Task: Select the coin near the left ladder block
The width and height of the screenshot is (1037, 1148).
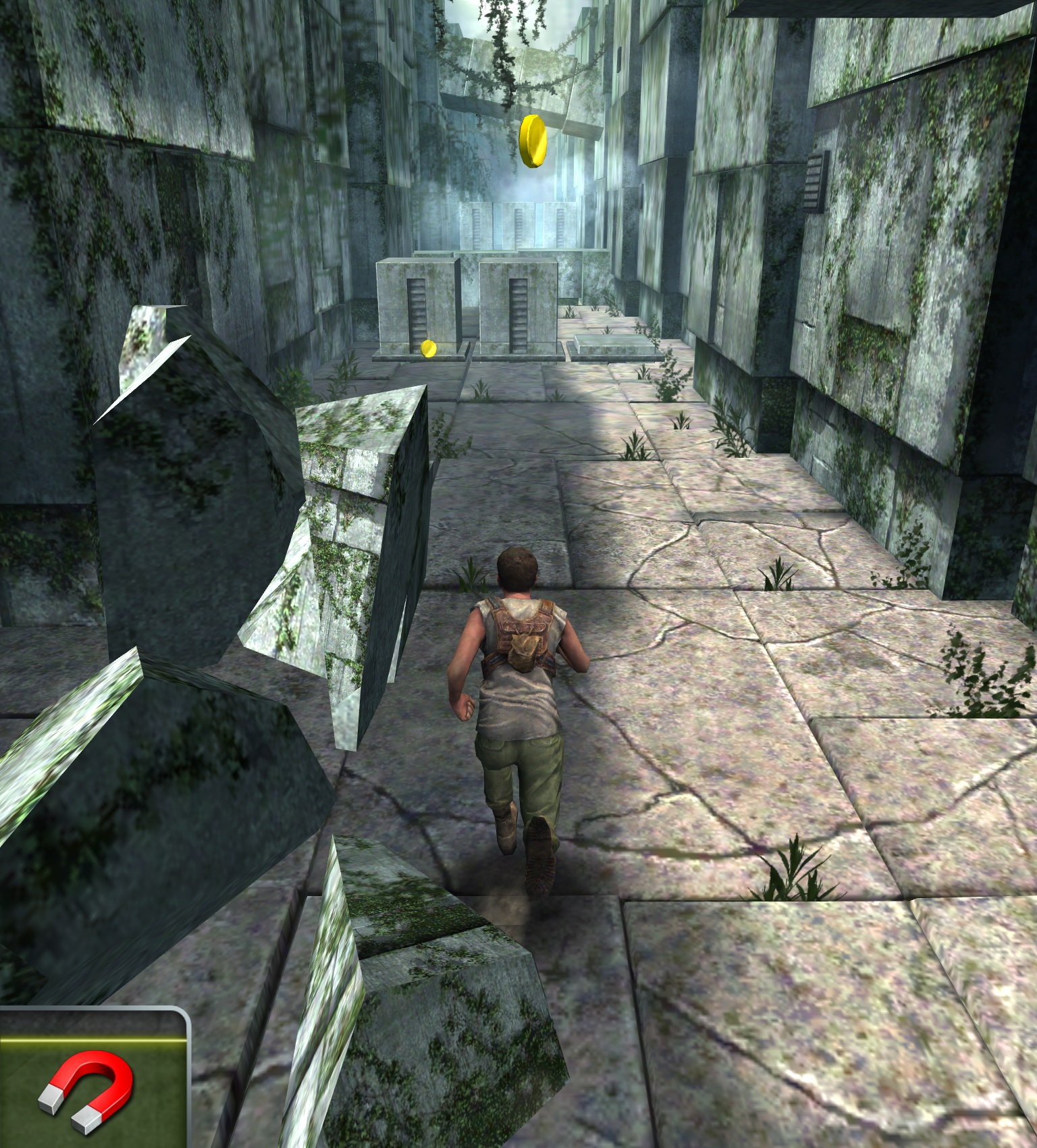Action: pos(430,348)
